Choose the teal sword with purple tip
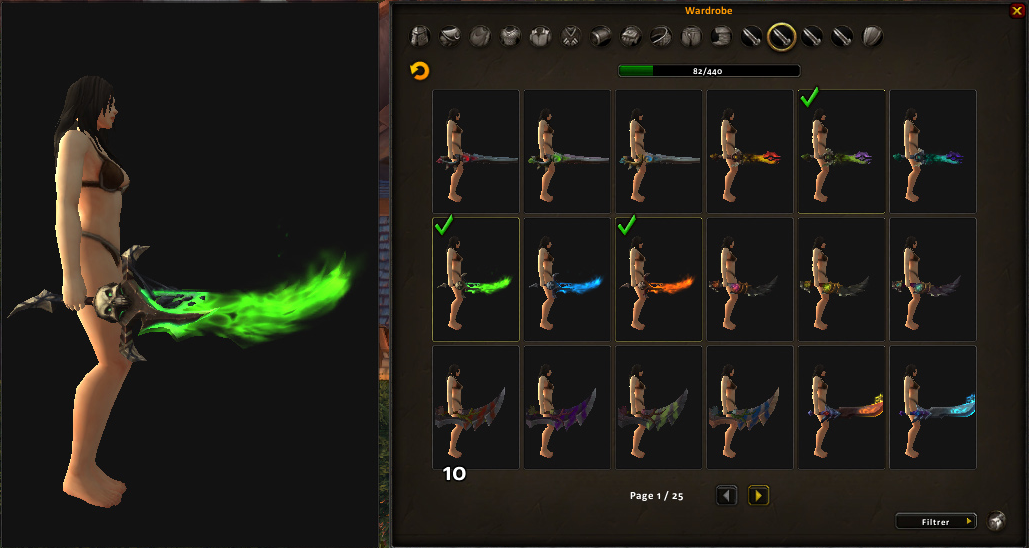The width and height of the screenshot is (1029, 548). (933, 151)
